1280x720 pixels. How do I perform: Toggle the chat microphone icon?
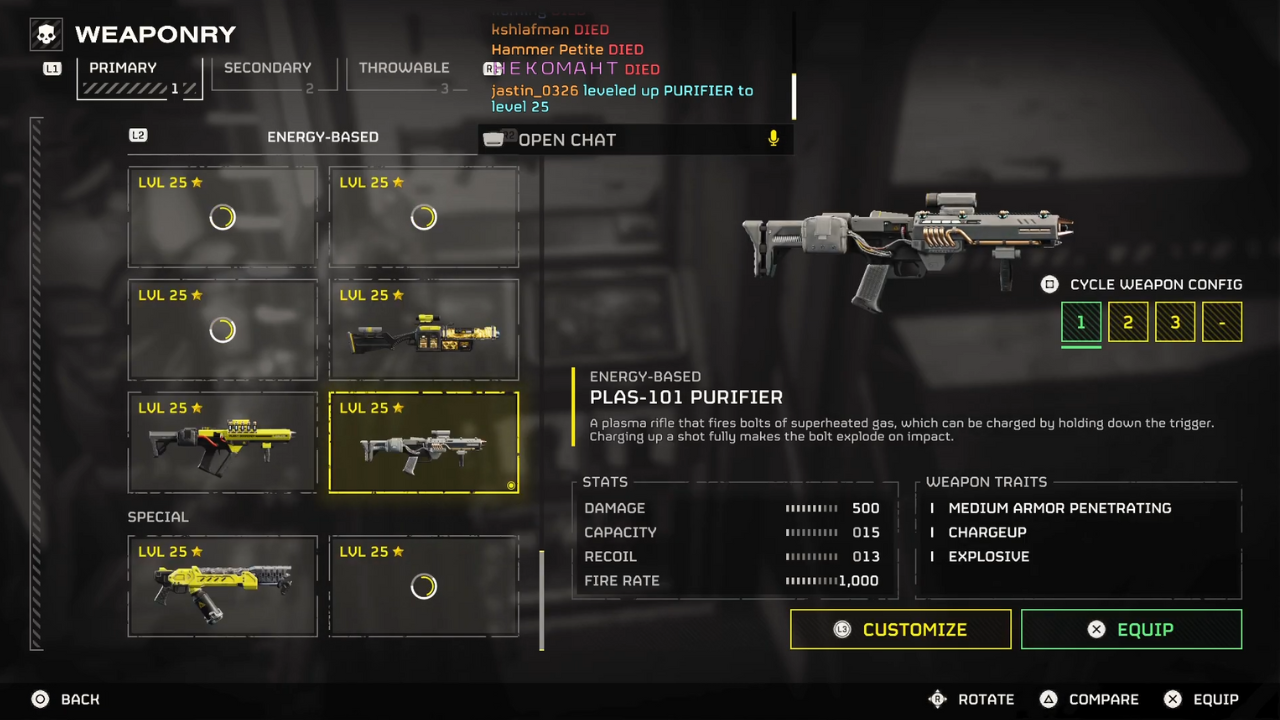coord(773,139)
